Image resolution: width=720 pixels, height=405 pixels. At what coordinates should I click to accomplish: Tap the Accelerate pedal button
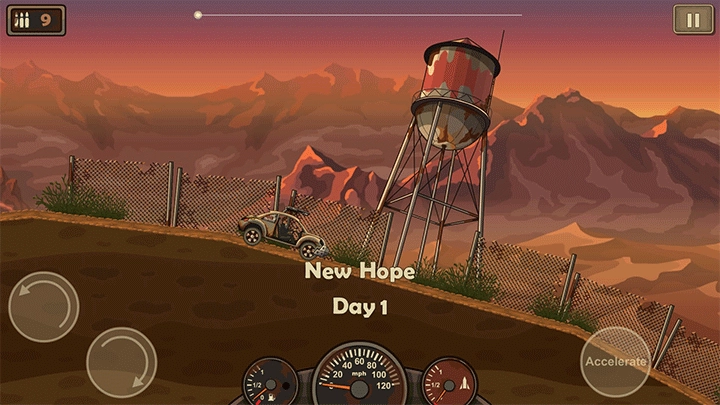[615, 361]
